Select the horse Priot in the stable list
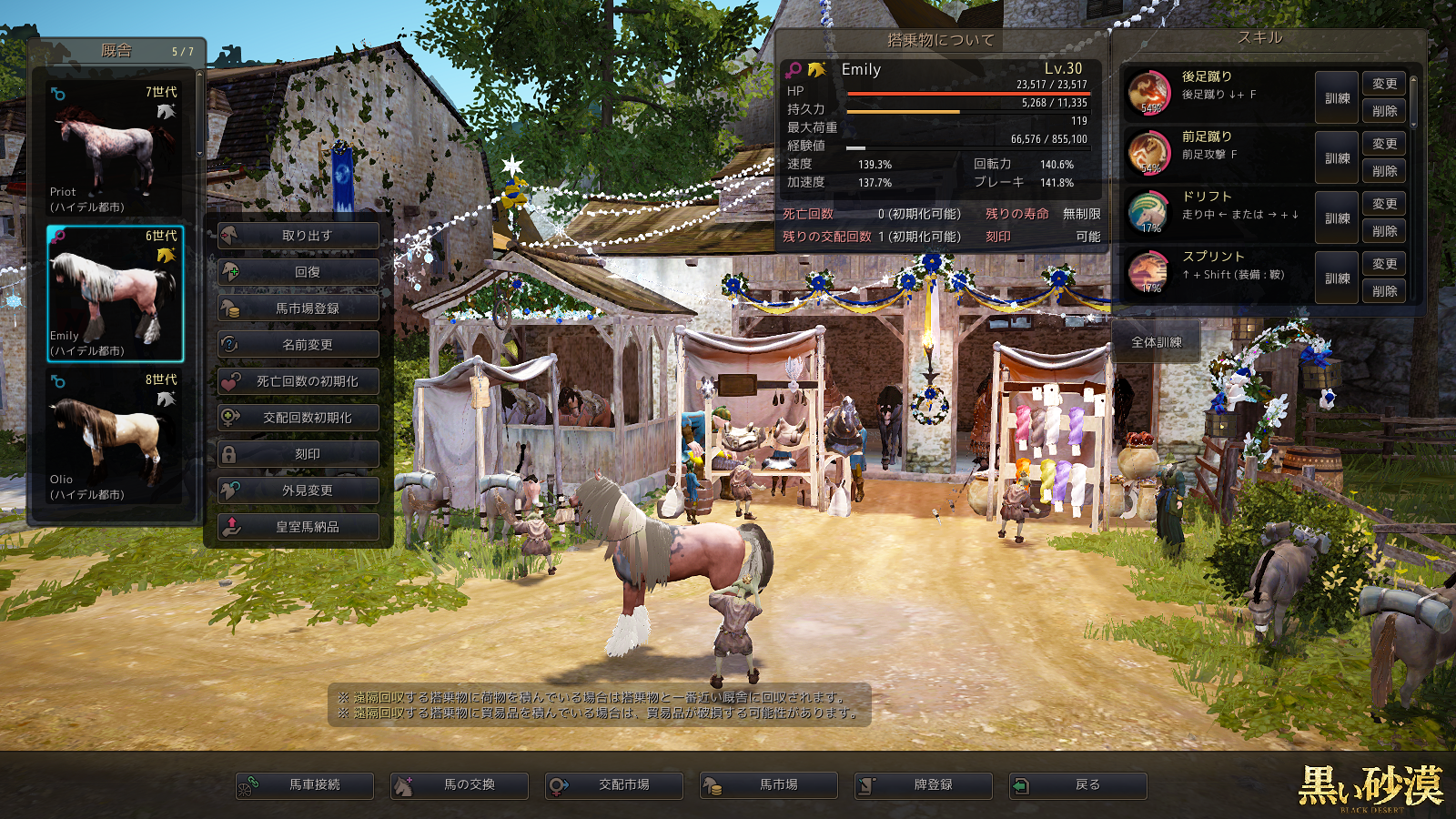 pos(115,149)
